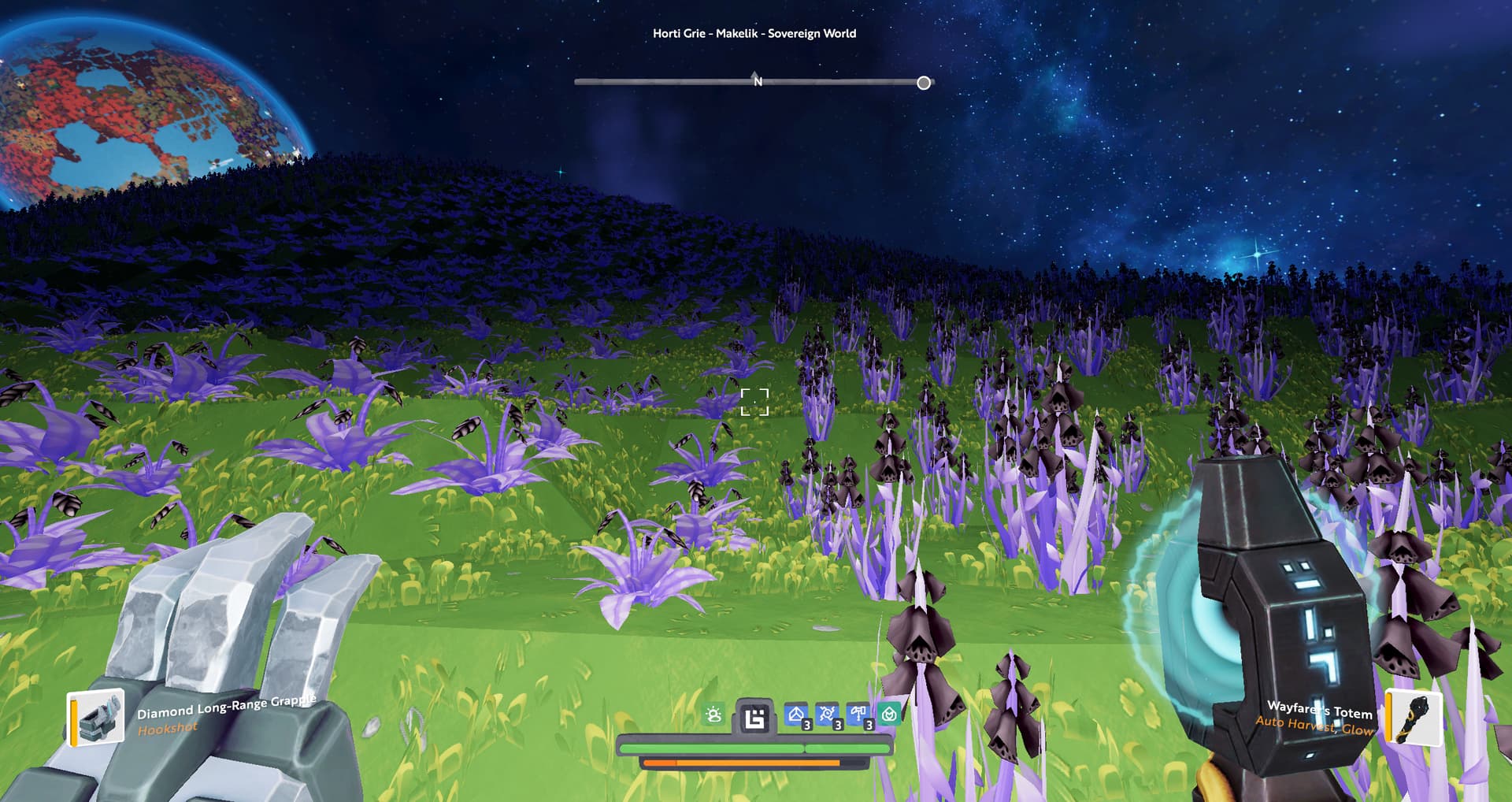Click the blue house-shaped buff icon
The image size is (1512, 802).
(x=796, y=715)
